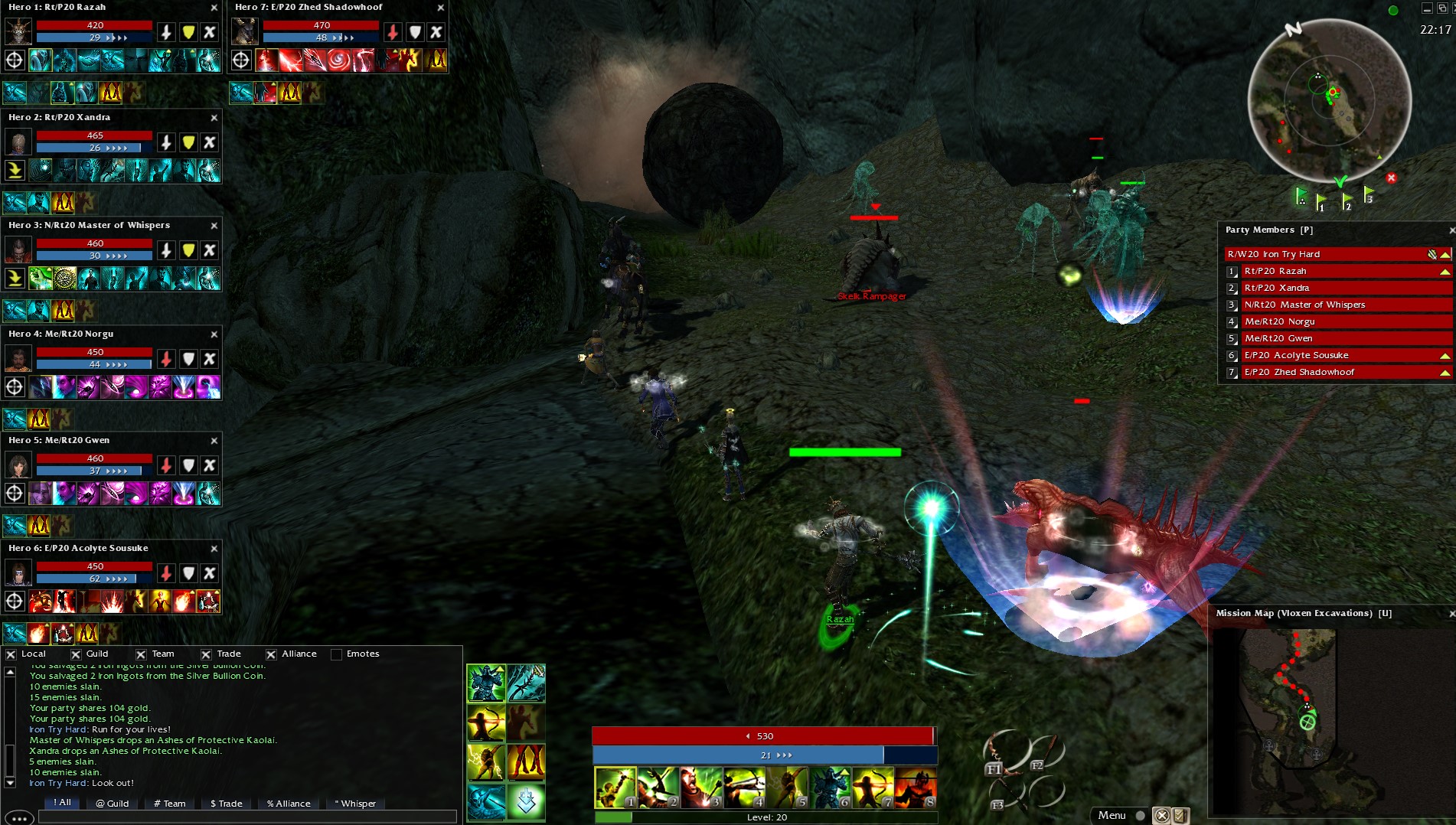
Task: Close the Mission Map window
Action: pyautogui.click(x=1451, y=614)
